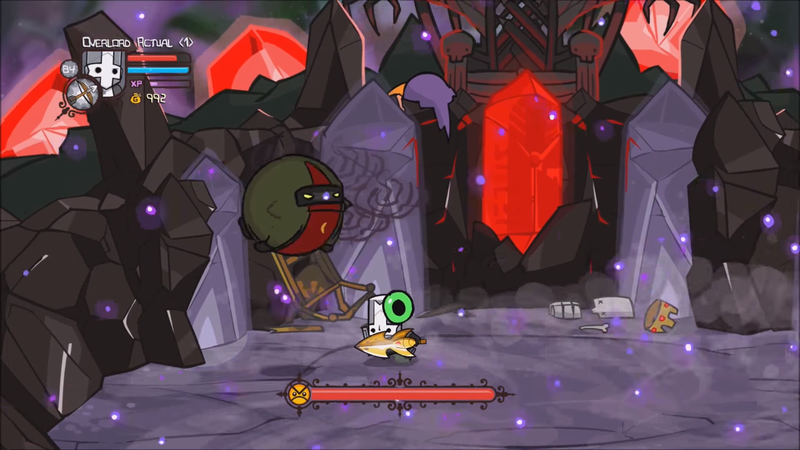Select the bow and arrow item icon
The width and height of the screenshot is (800, 450).
click(x=79, y=94)
